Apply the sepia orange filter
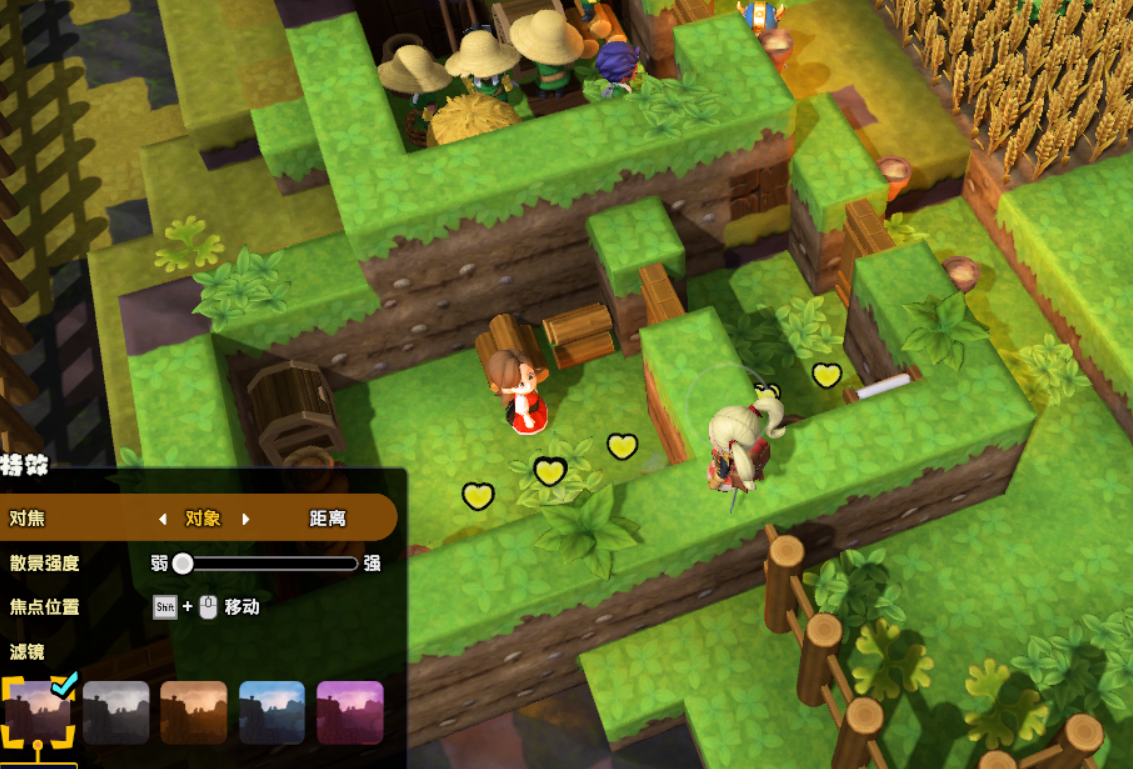Viewport: 1133px width, 769px height. (x=194, y=713)
